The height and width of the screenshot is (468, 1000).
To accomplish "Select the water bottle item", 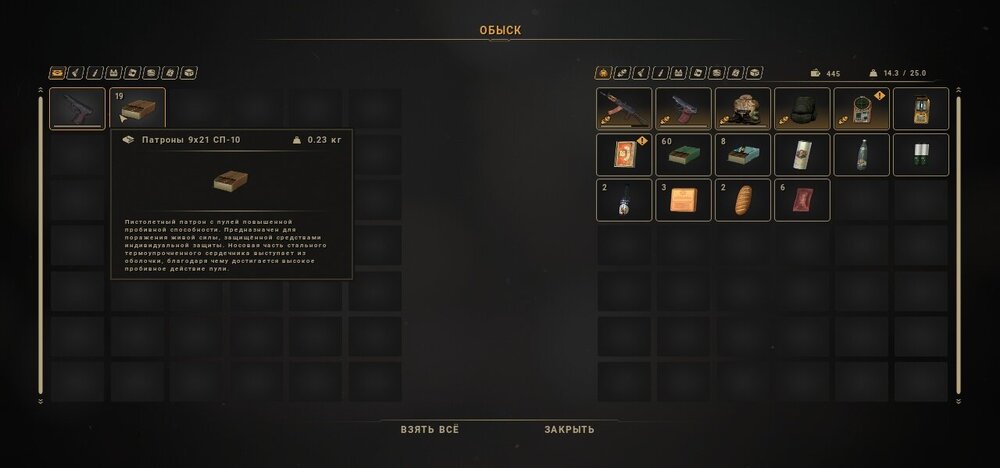I will tap(861, 155).
